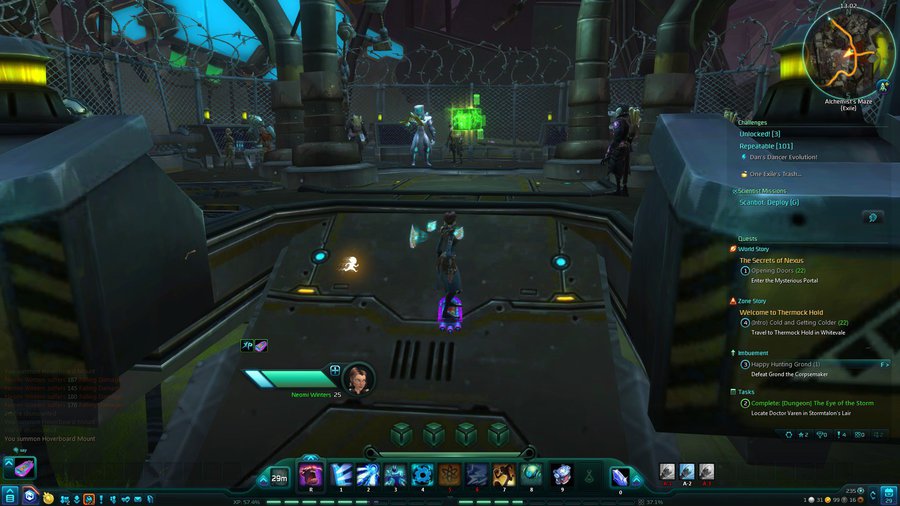Open the hoverboard mount slot
Viewport: 900px width, 506px height.
(24, 467)
